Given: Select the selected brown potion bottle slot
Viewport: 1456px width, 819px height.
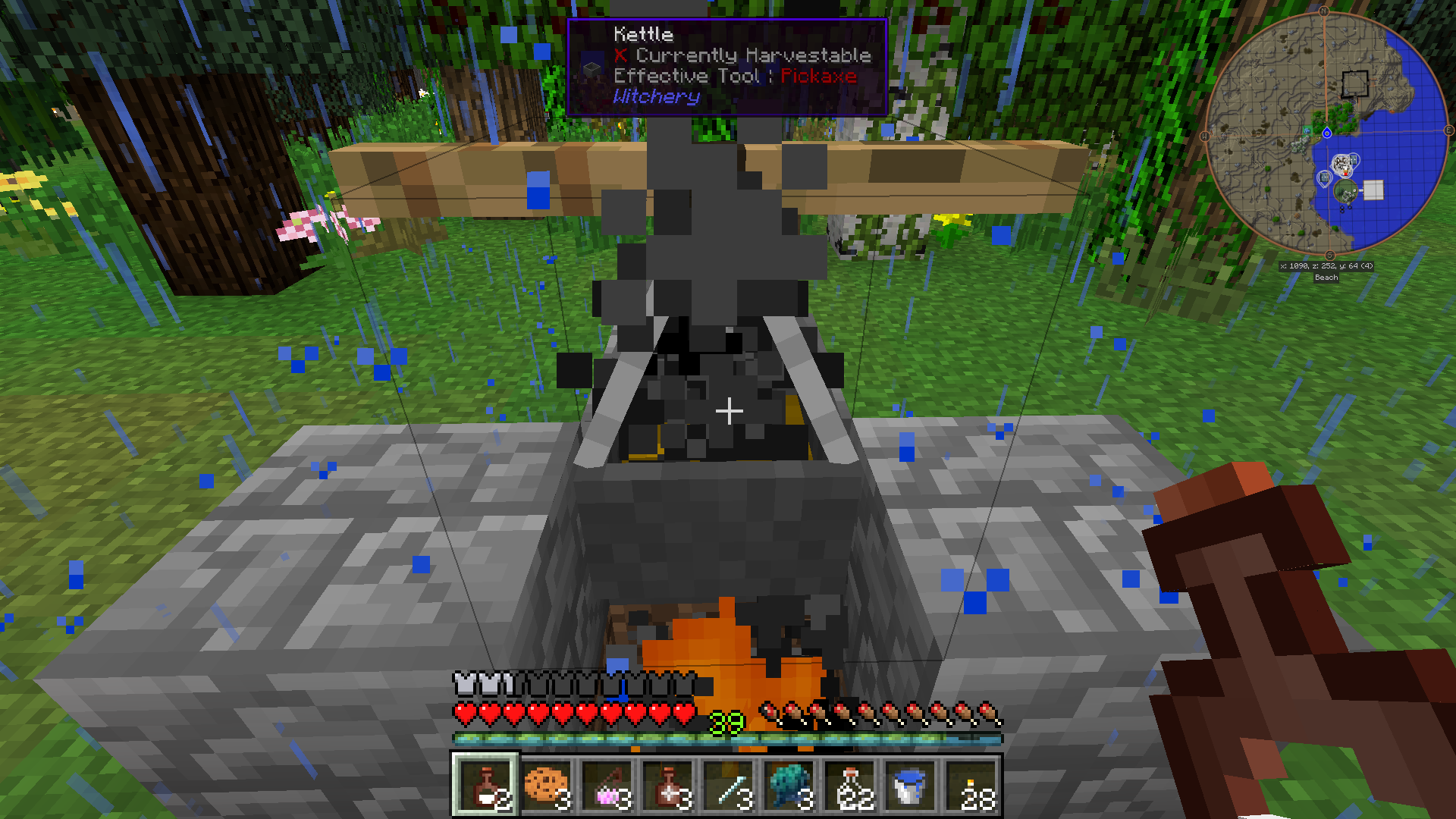Looking at the screenshot, I should coord(485,786).
